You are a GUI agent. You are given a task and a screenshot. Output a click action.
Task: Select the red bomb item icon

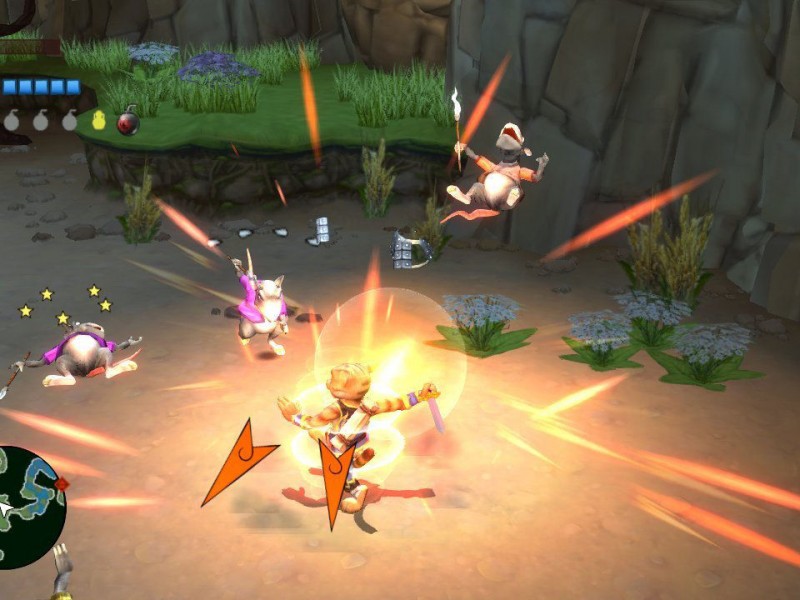128,122
